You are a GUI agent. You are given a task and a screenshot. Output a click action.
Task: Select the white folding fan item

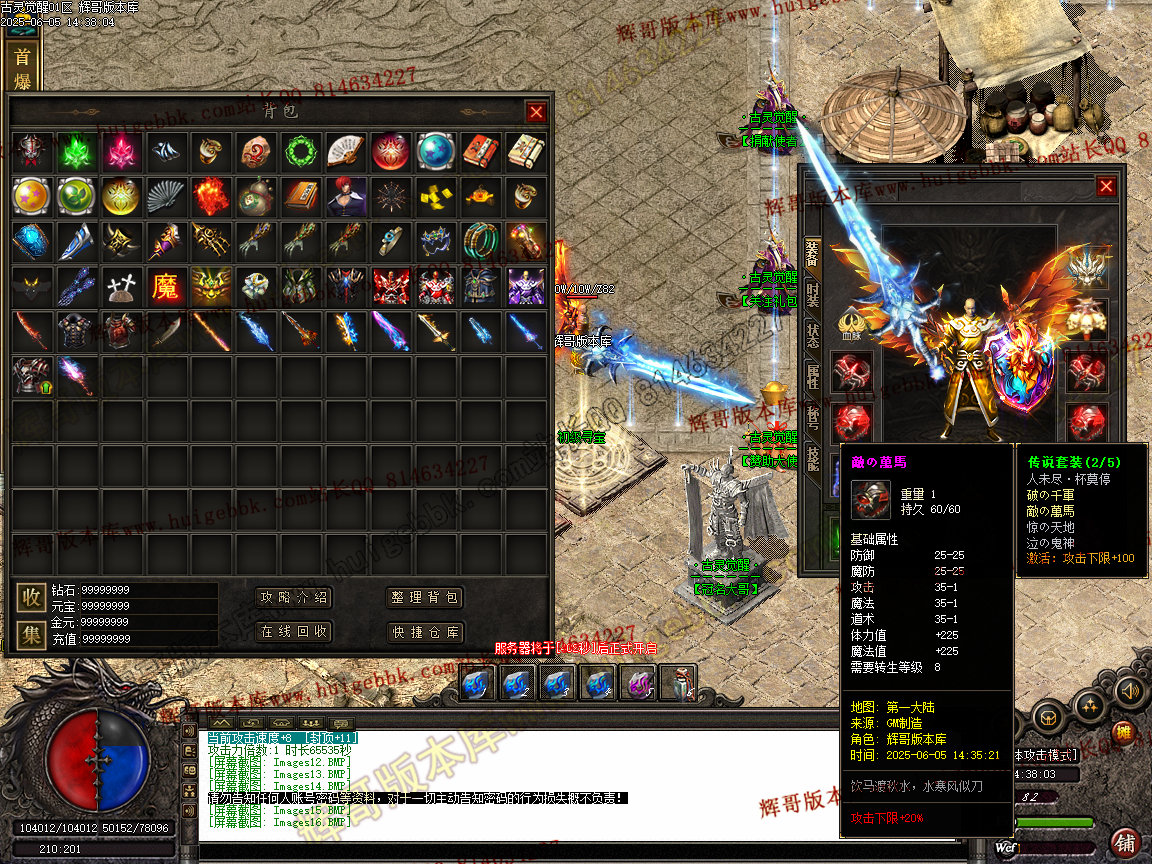(346, 152)
